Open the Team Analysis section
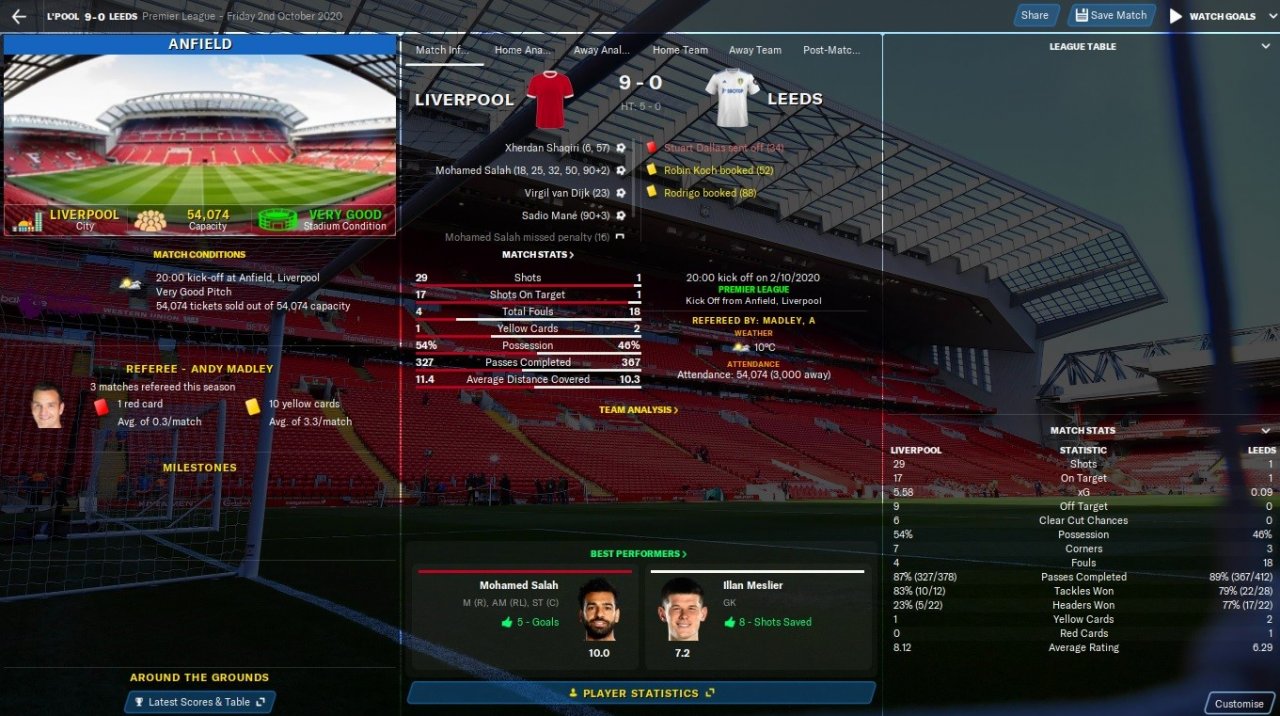 pos(638,410)
